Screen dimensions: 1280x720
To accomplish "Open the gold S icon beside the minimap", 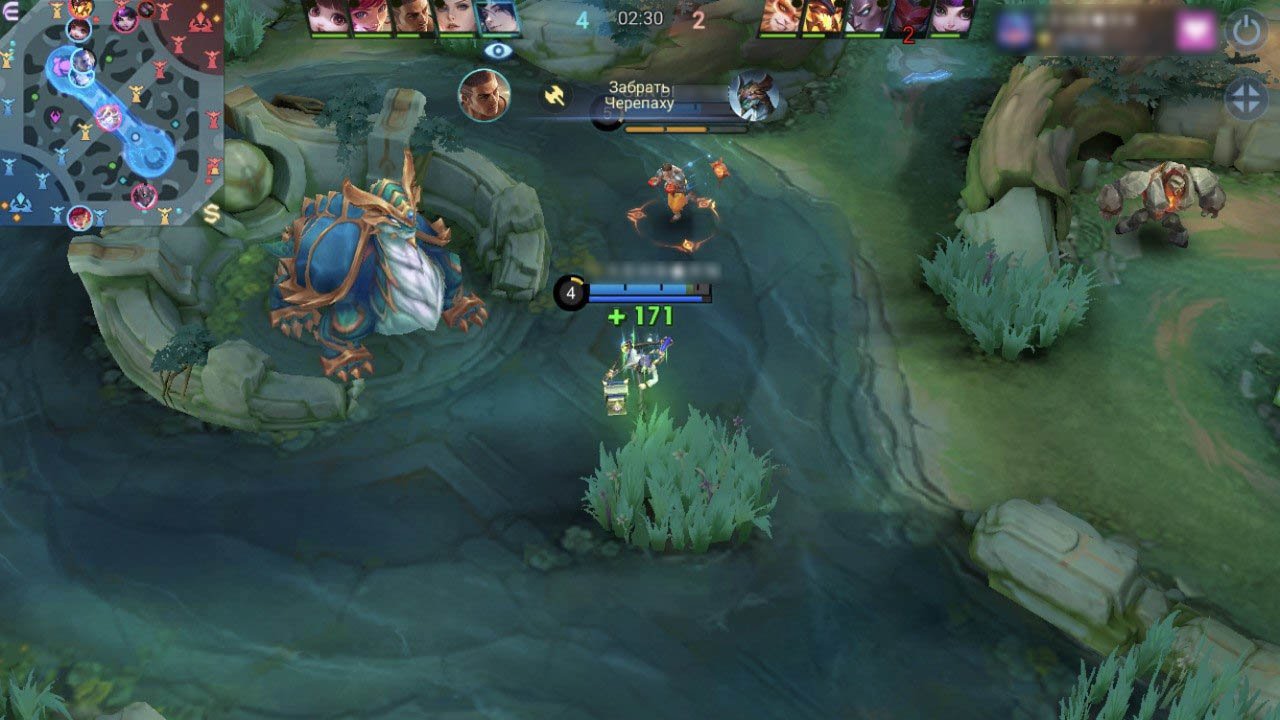I will click(x=212, y=213).
